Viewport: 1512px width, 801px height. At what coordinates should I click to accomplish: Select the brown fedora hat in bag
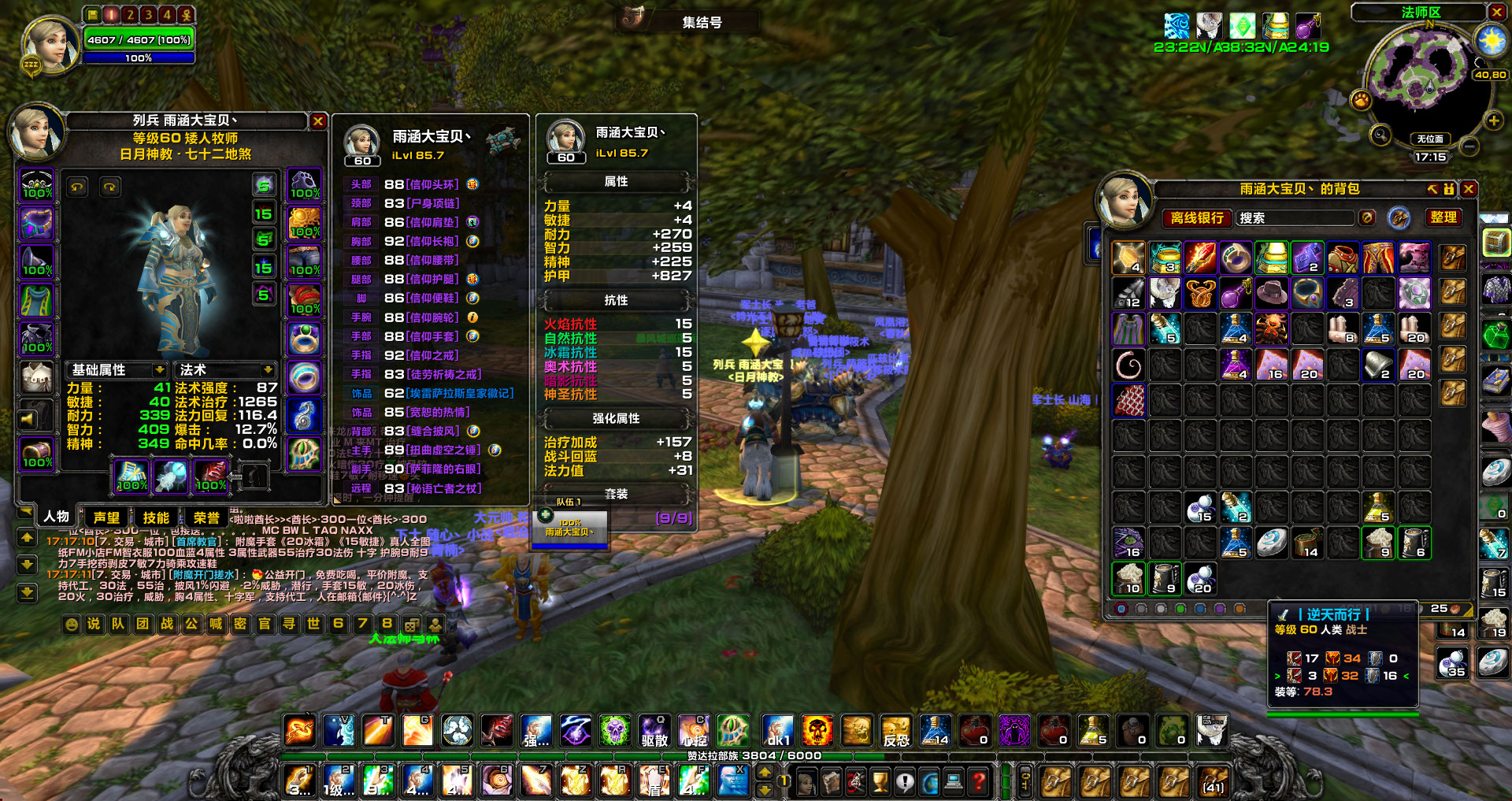[x=1271, y=293]
